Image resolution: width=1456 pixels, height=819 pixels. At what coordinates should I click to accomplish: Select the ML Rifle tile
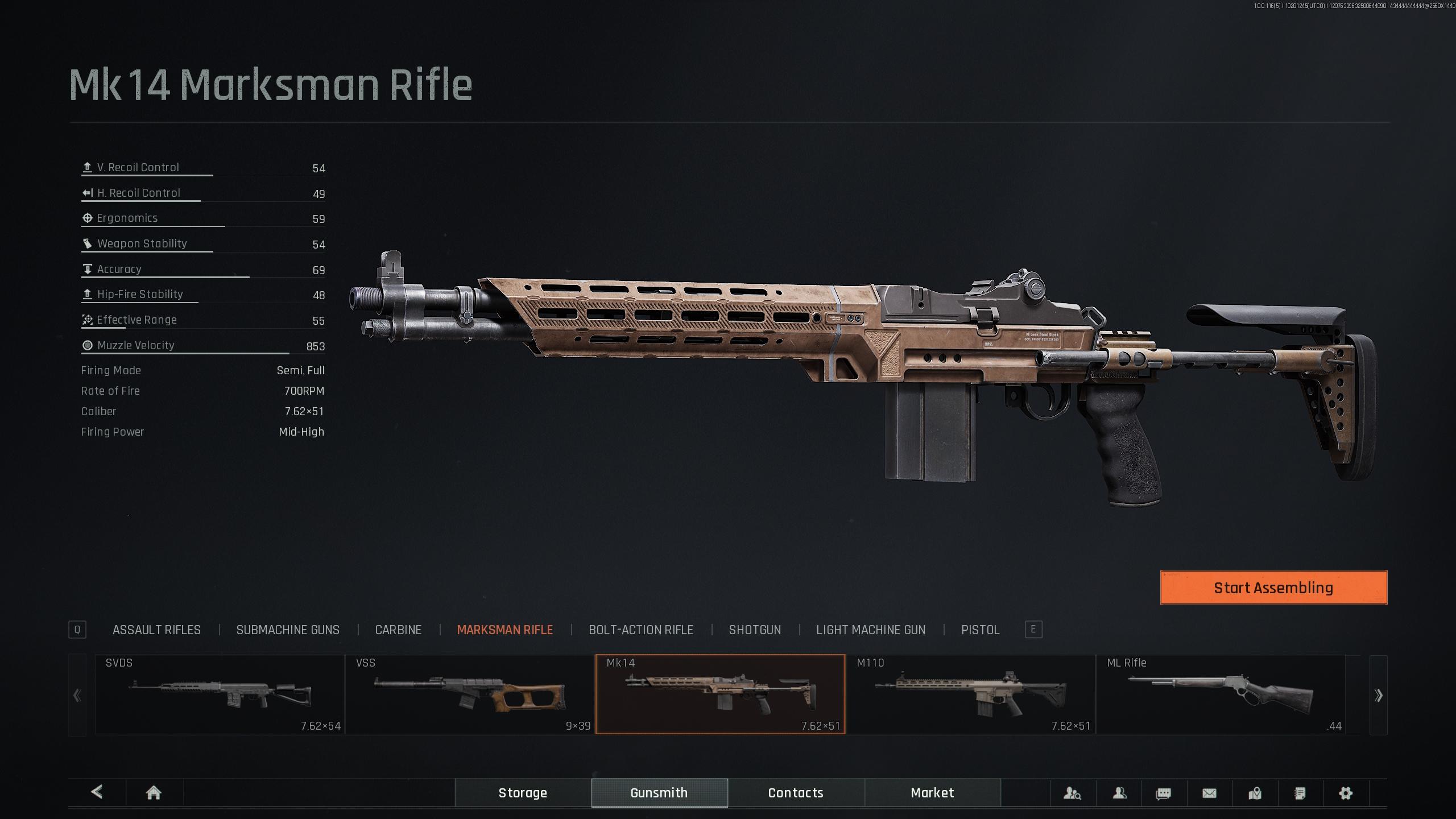point(1221,694)
